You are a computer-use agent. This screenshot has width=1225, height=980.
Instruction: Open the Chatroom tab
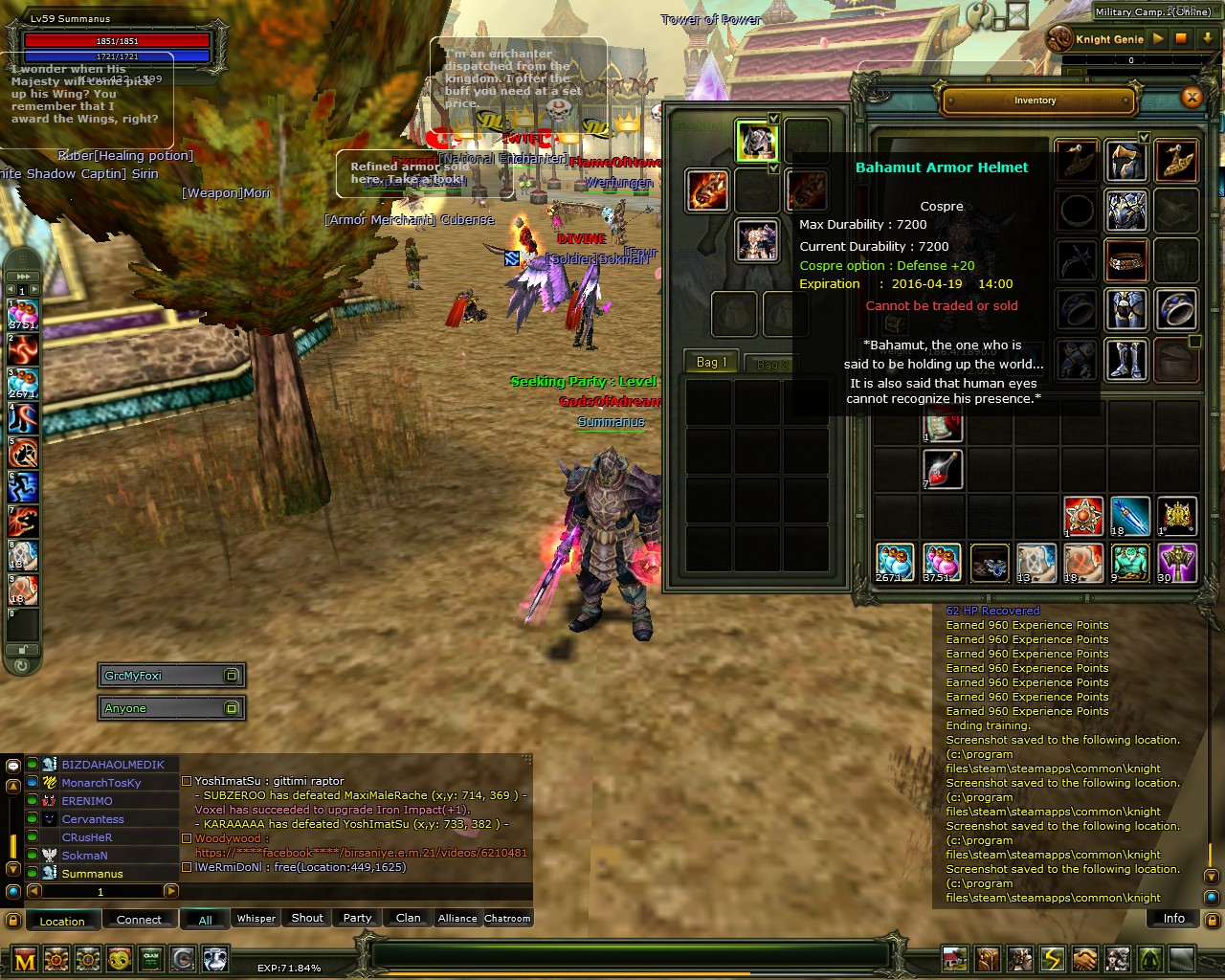click(507, 918)
